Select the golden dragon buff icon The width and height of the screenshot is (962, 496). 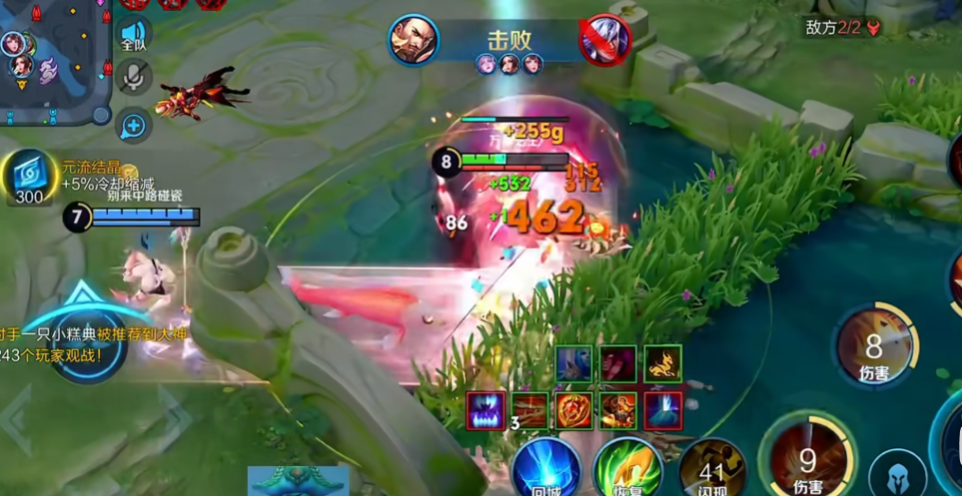pos(662,364)
